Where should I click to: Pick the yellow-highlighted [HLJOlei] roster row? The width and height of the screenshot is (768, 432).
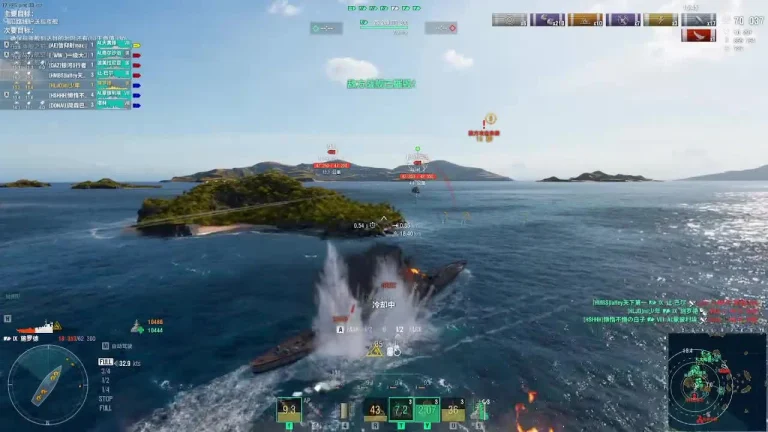pos(70,84)
